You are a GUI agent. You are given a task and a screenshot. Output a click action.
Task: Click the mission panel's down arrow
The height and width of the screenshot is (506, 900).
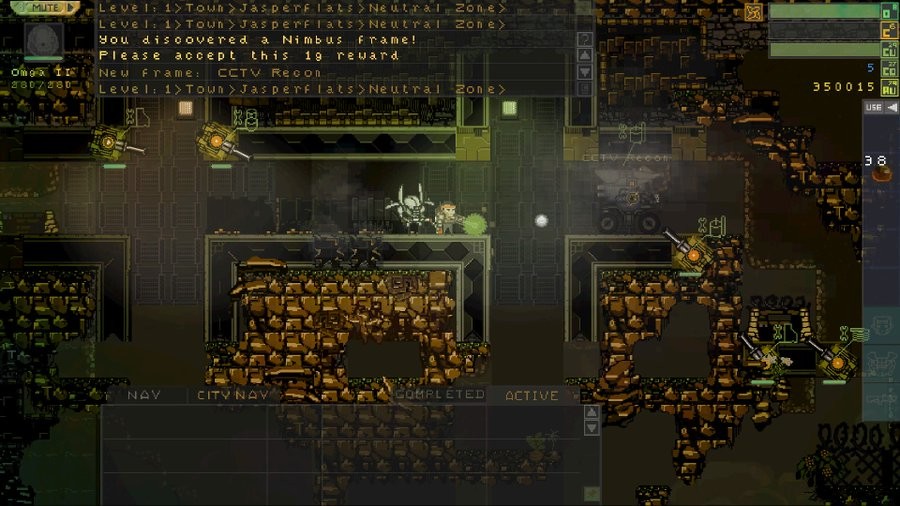pyautogui.click(x=592, y=428)
